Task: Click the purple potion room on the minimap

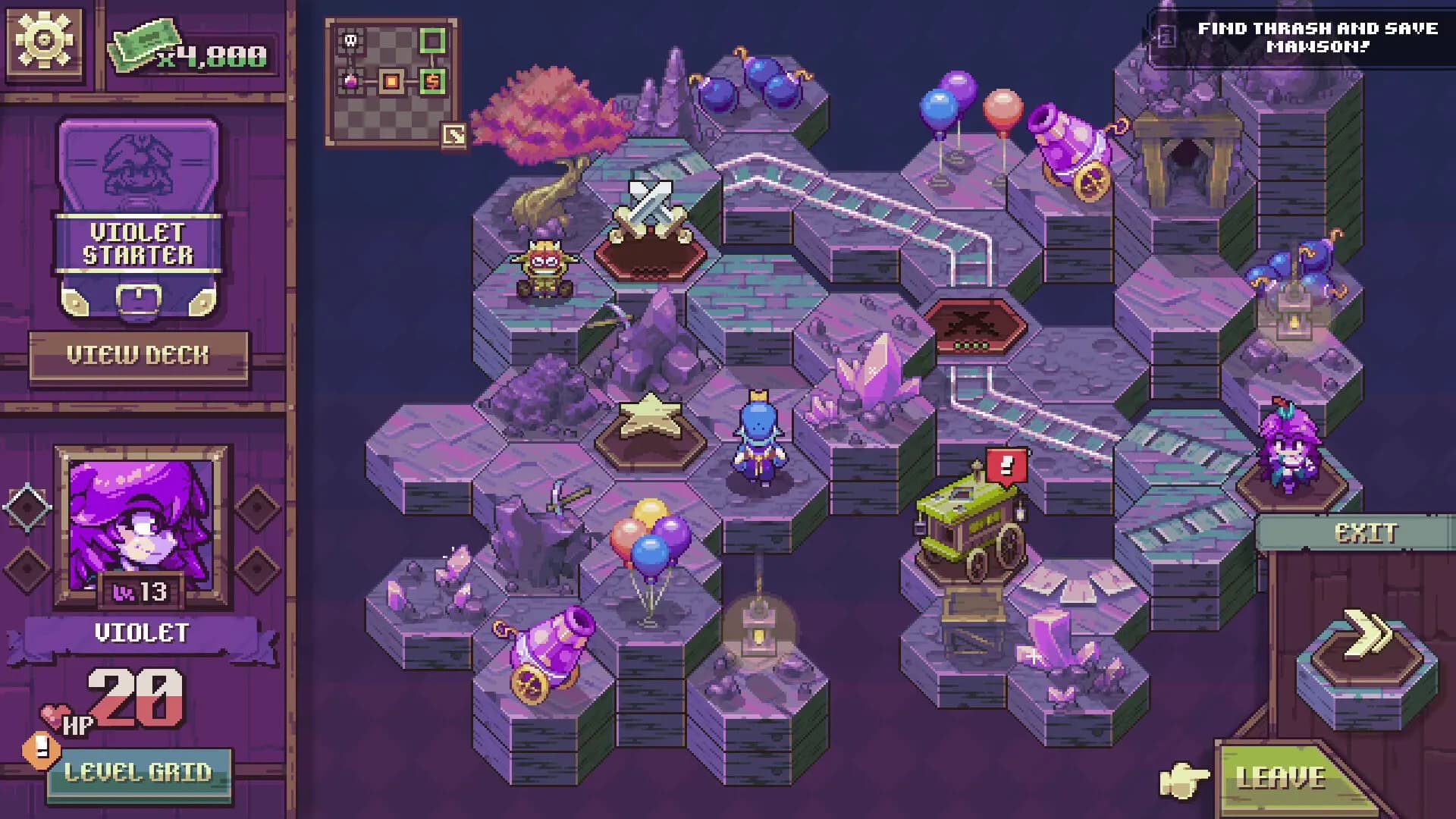Action: pos(350,81)
